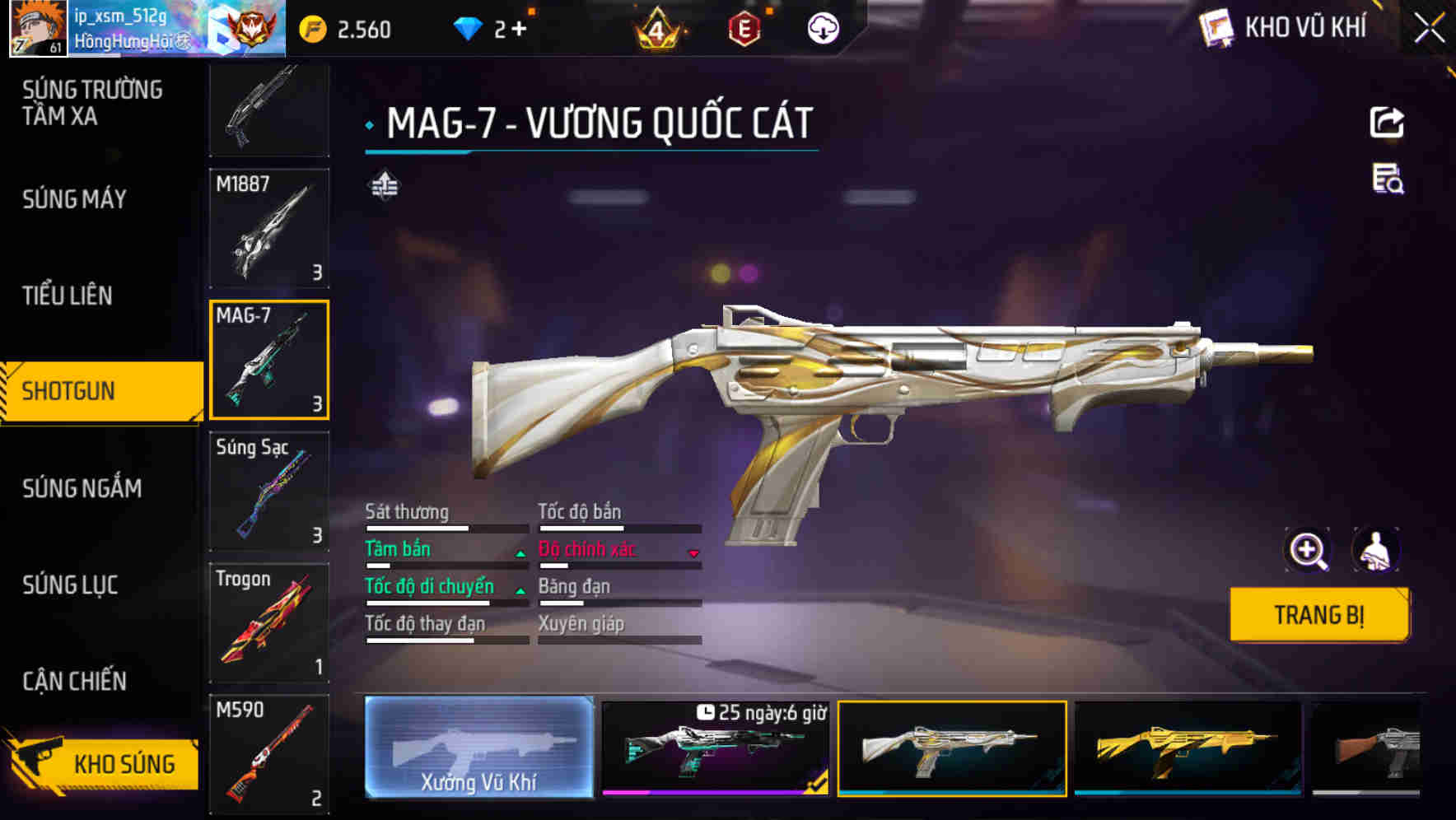
Task: Open Xưởng Vũ Khí workshop tile
Action: [478, 748]
